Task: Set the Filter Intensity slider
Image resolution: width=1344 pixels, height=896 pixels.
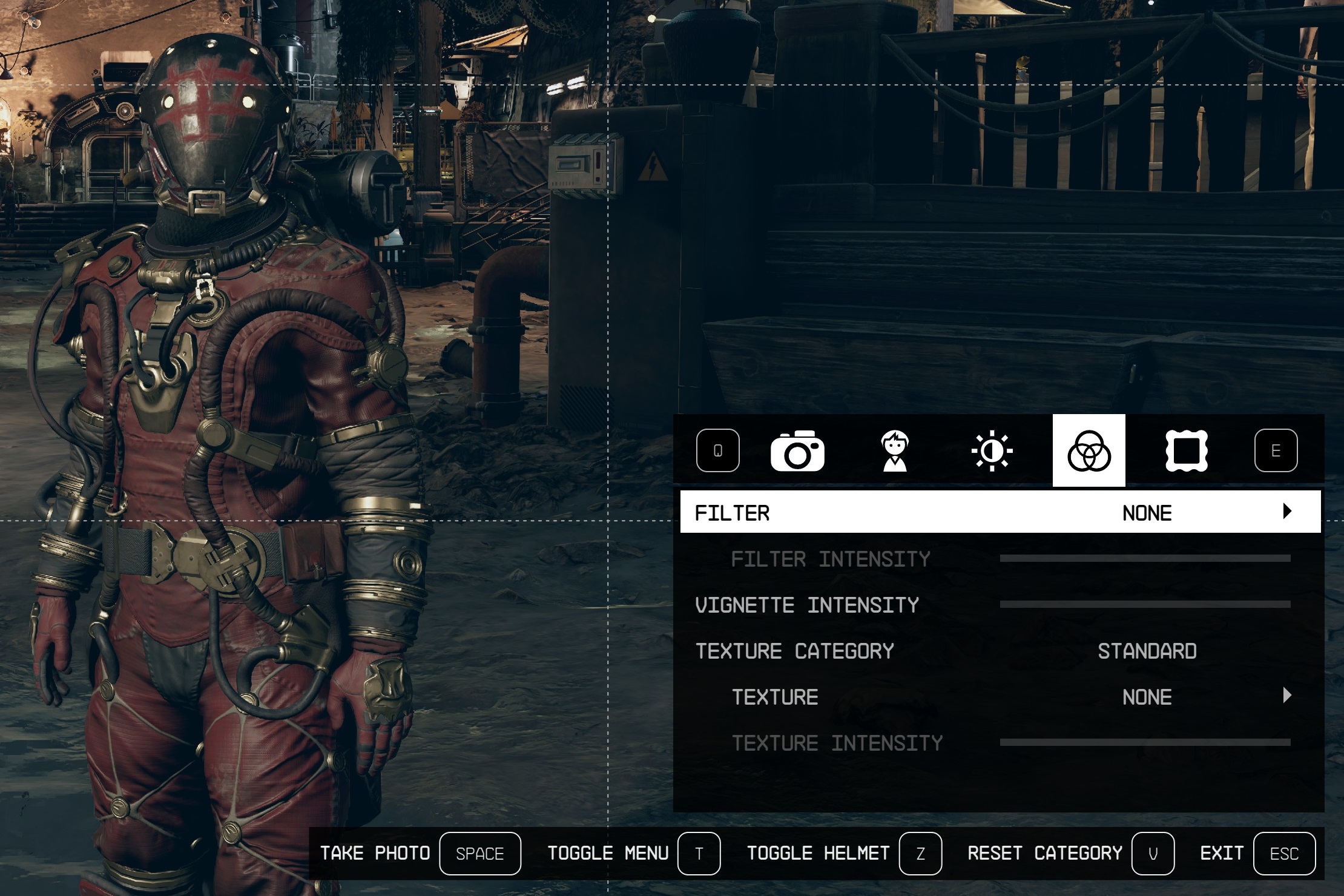Action: (x=1145, y=558)
